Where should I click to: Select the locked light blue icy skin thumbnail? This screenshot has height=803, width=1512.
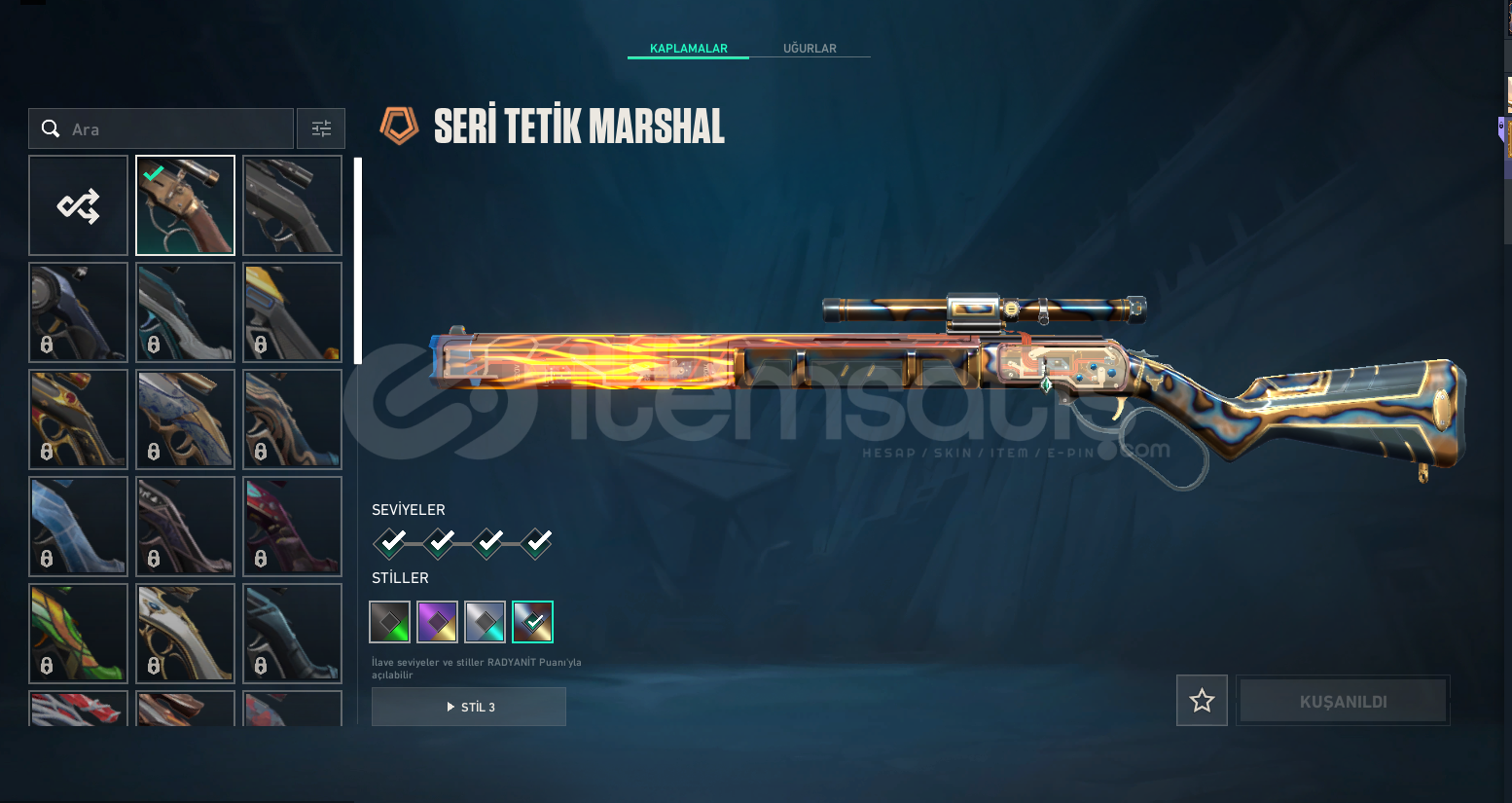point(78,526)
